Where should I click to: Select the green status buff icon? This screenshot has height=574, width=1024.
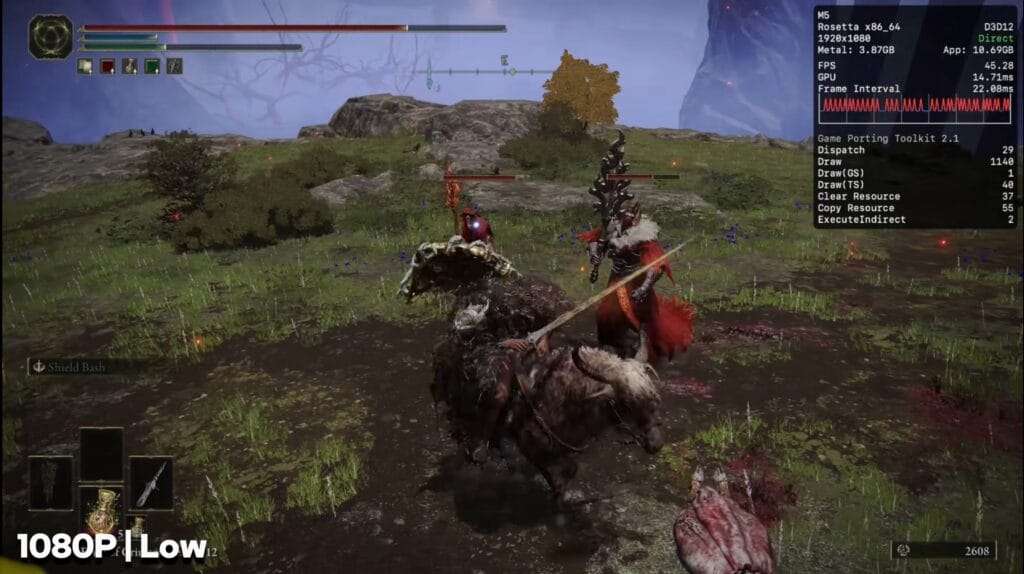click(x=152, y=66)
